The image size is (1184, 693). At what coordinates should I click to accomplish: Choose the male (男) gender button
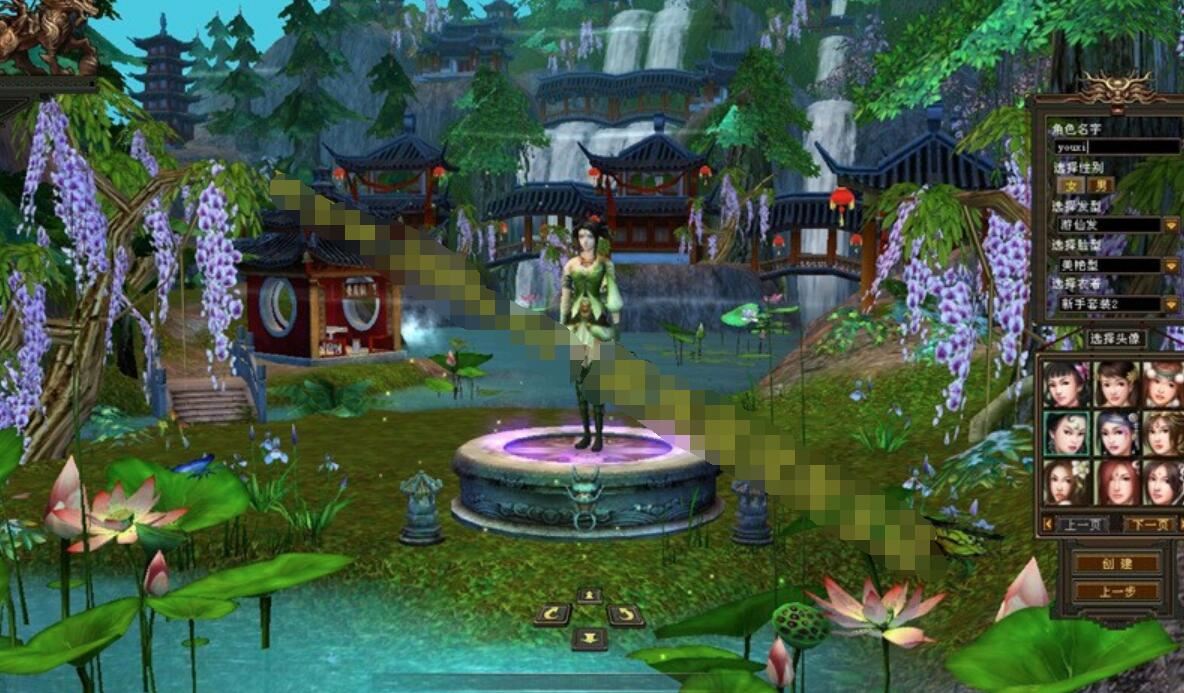[x=1099, y=185]
